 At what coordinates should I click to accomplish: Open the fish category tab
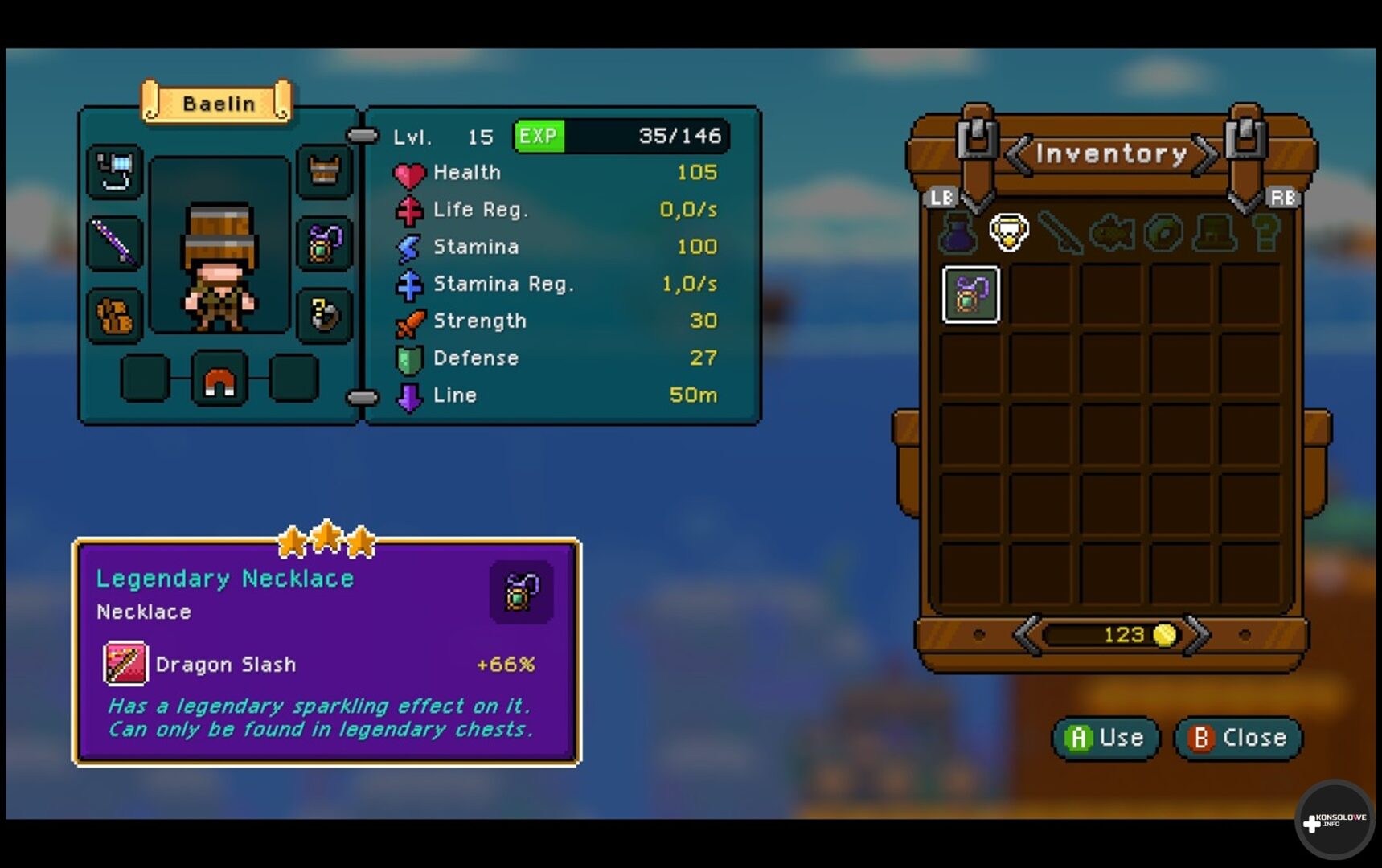pos(1112,233)
